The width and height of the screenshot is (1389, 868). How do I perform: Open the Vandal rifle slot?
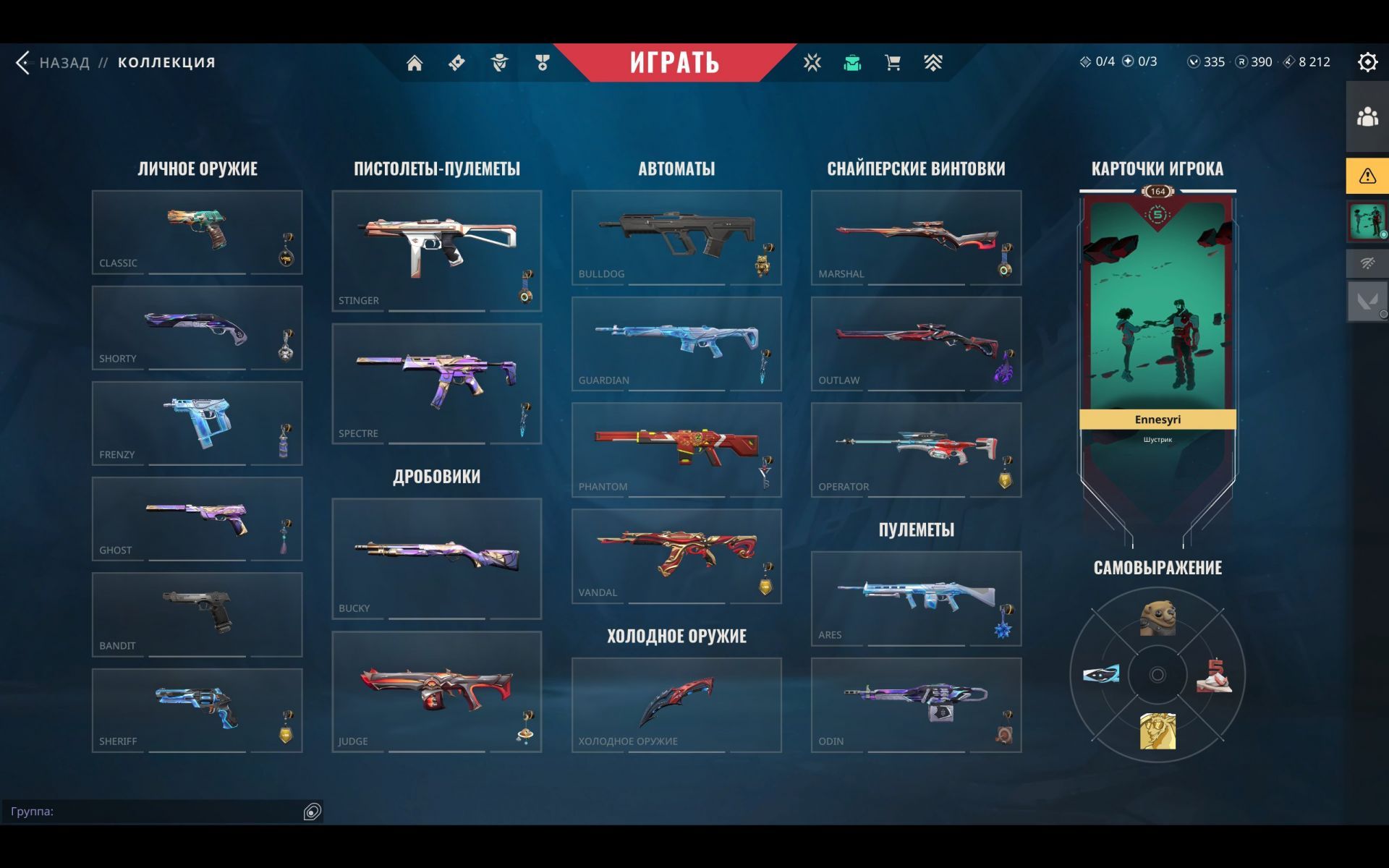point(676,556)
